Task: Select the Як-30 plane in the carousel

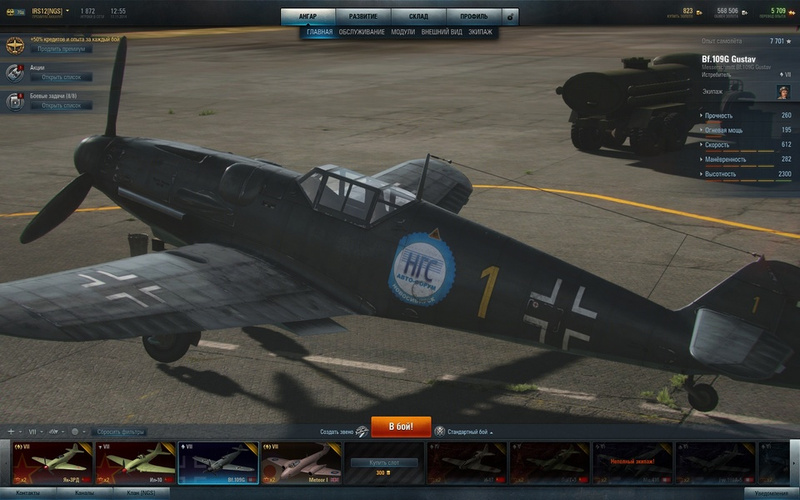Action: 134,463
